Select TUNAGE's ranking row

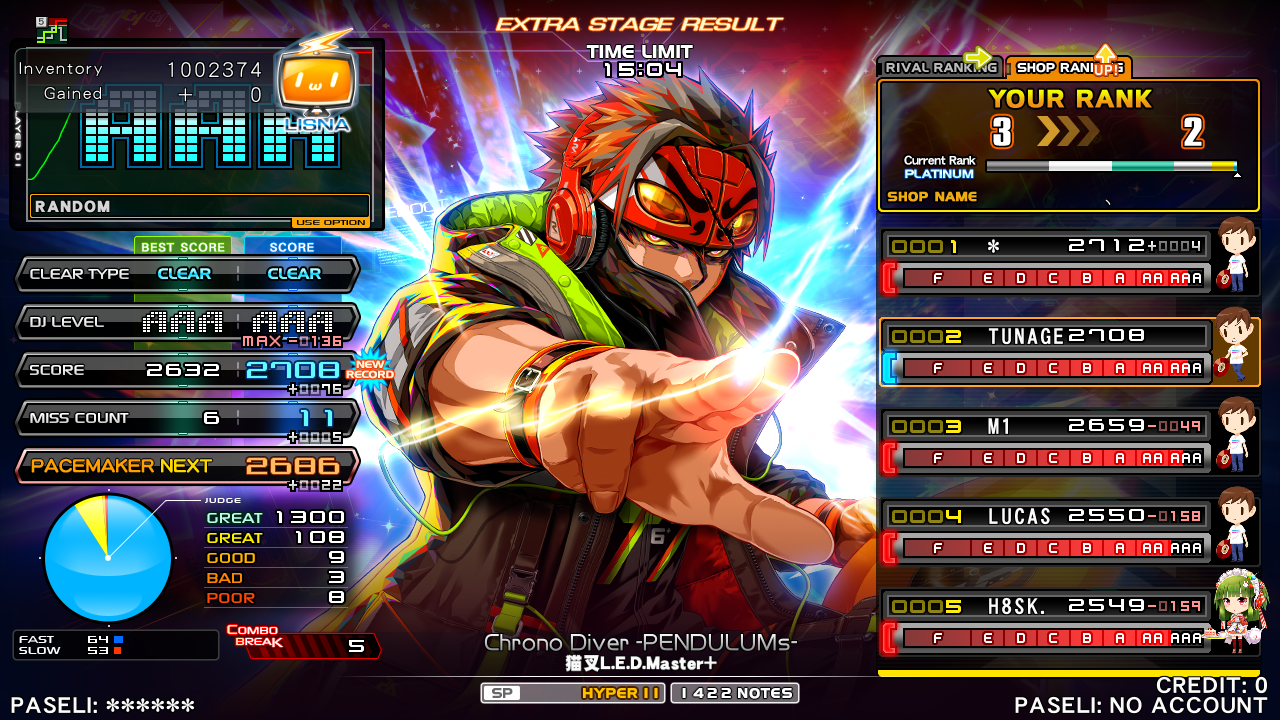pos(1046,351)
